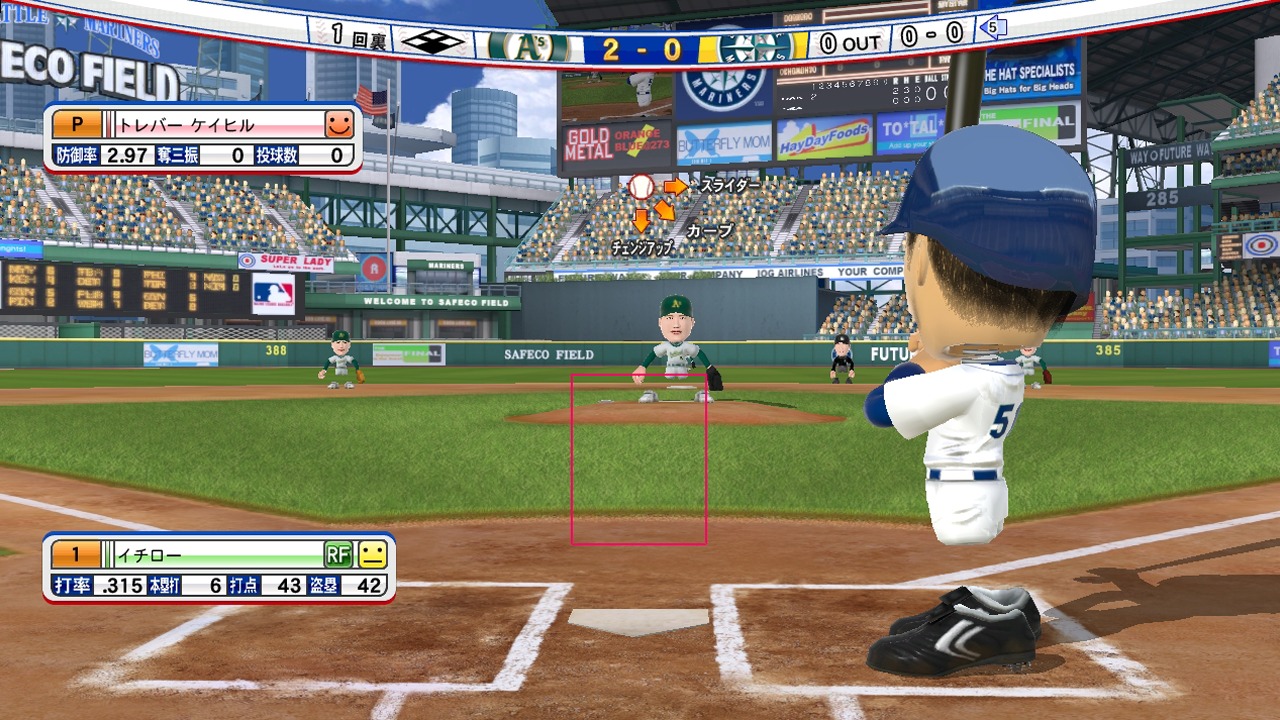Choose the カーブ curveball diagonal arrow

pyautogui.click(x=664, y=211)
